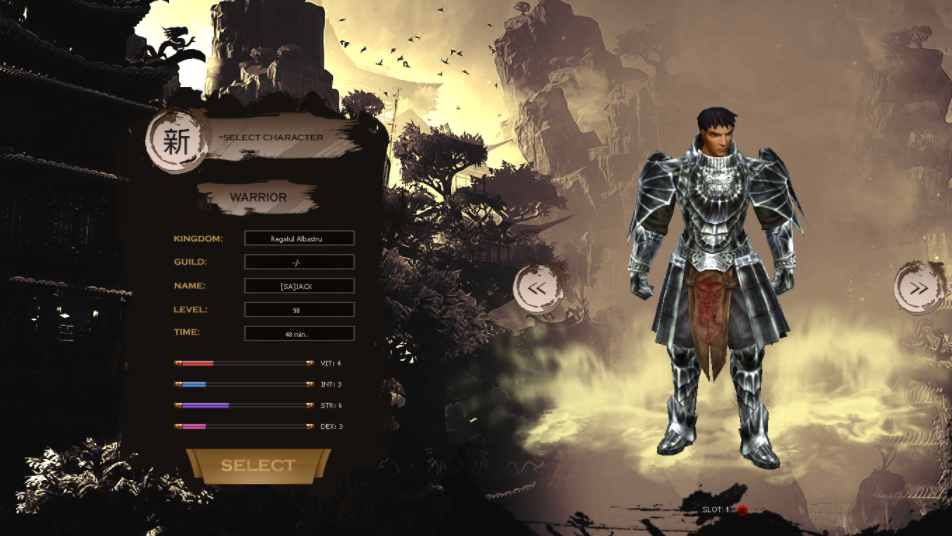Confirm the warrior with the SELECT button
Image resolution: width=952 pixels, height=536 pixels.
point(258,466)
